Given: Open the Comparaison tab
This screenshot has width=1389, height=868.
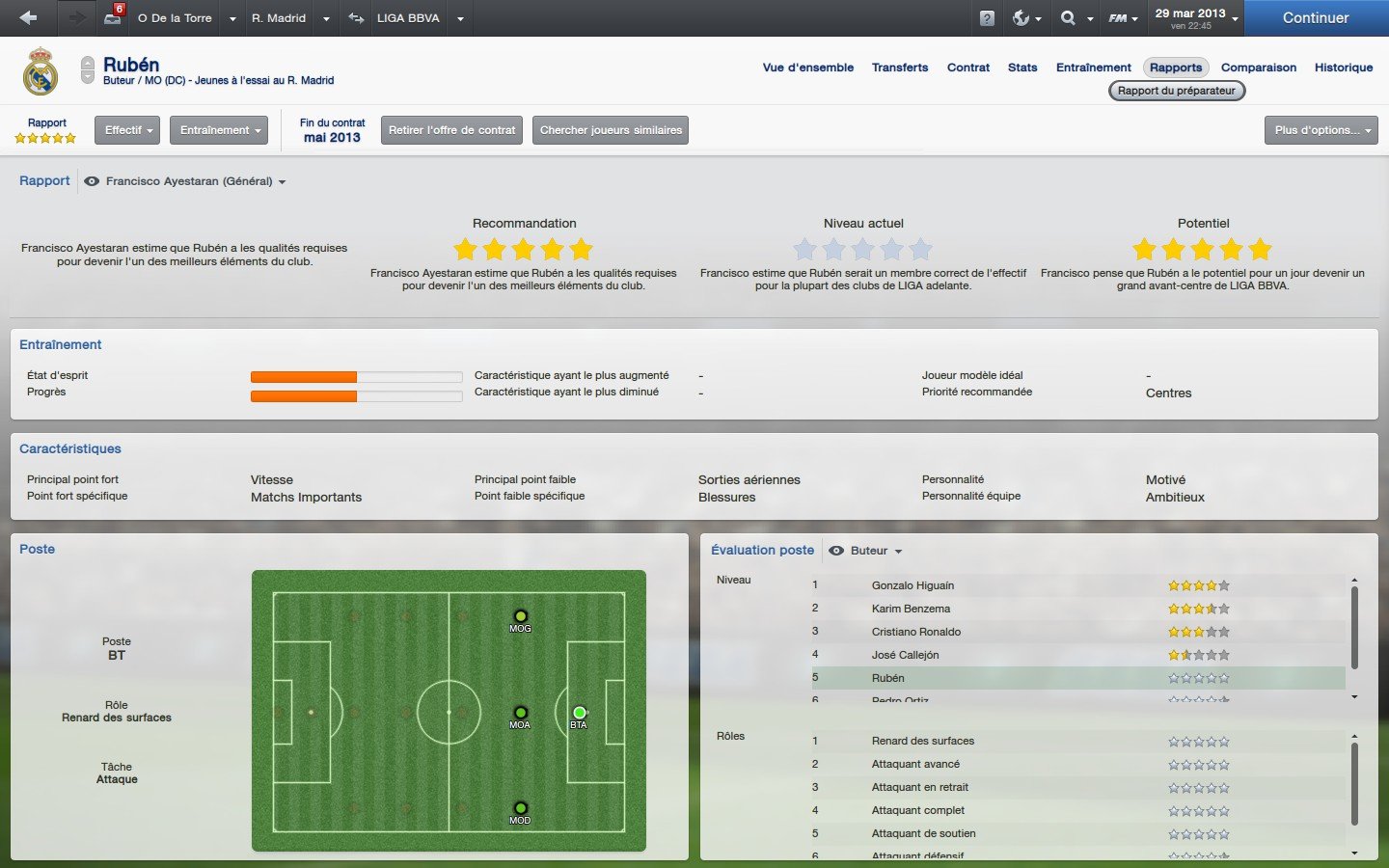Looking at the screenshot, I should point(1259,68).
